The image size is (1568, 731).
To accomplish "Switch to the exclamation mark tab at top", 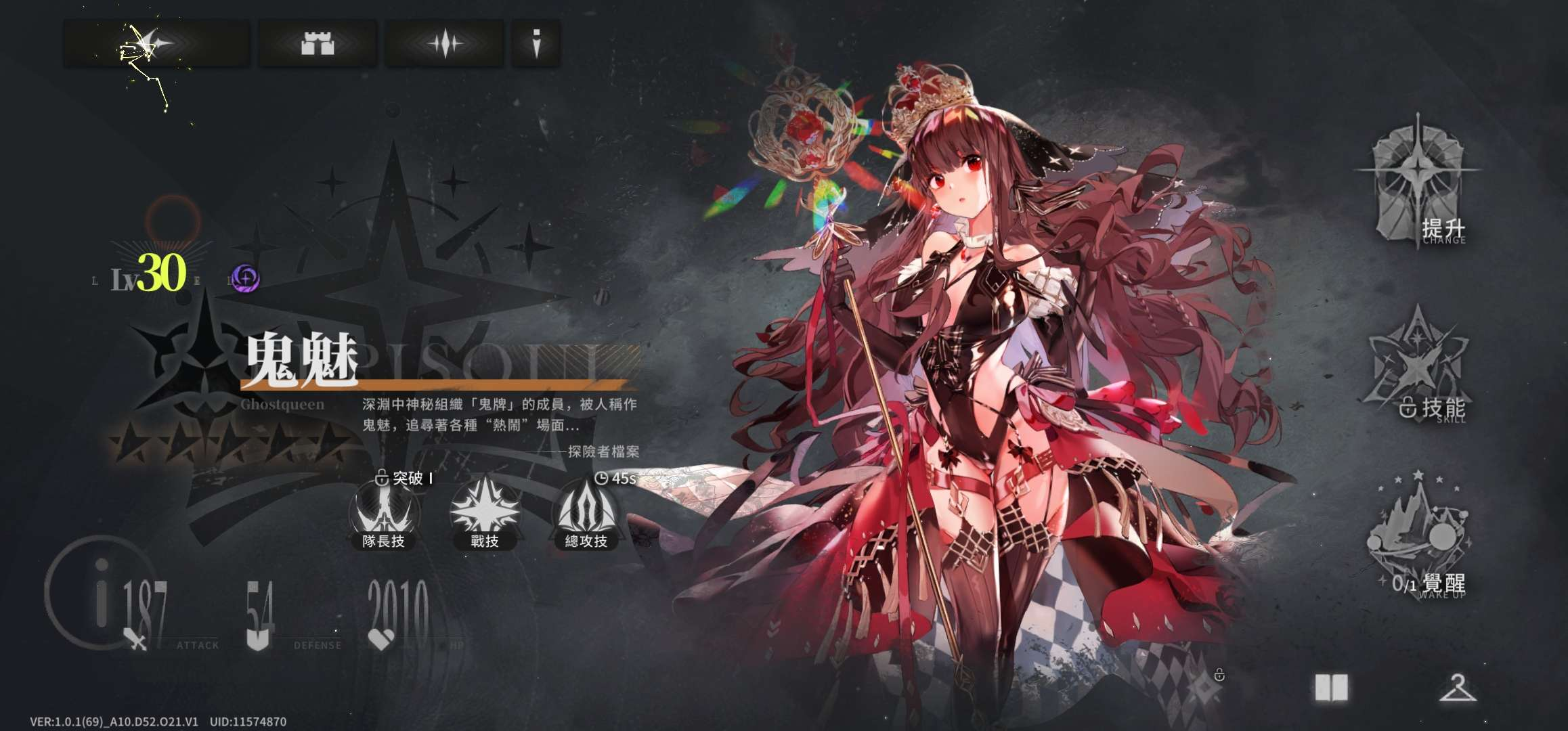I will 535,42.
